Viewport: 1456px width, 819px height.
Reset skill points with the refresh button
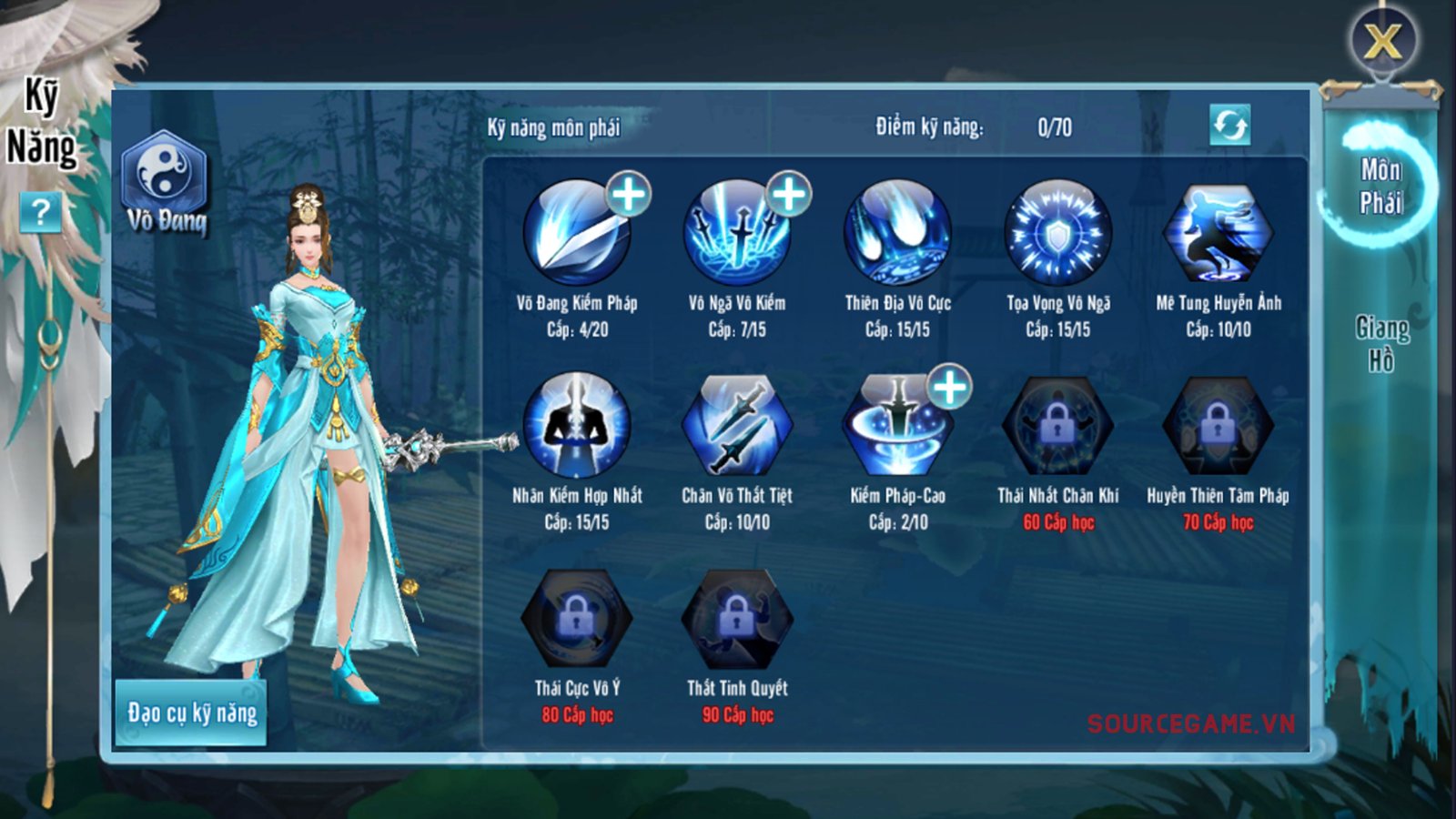1229,126
